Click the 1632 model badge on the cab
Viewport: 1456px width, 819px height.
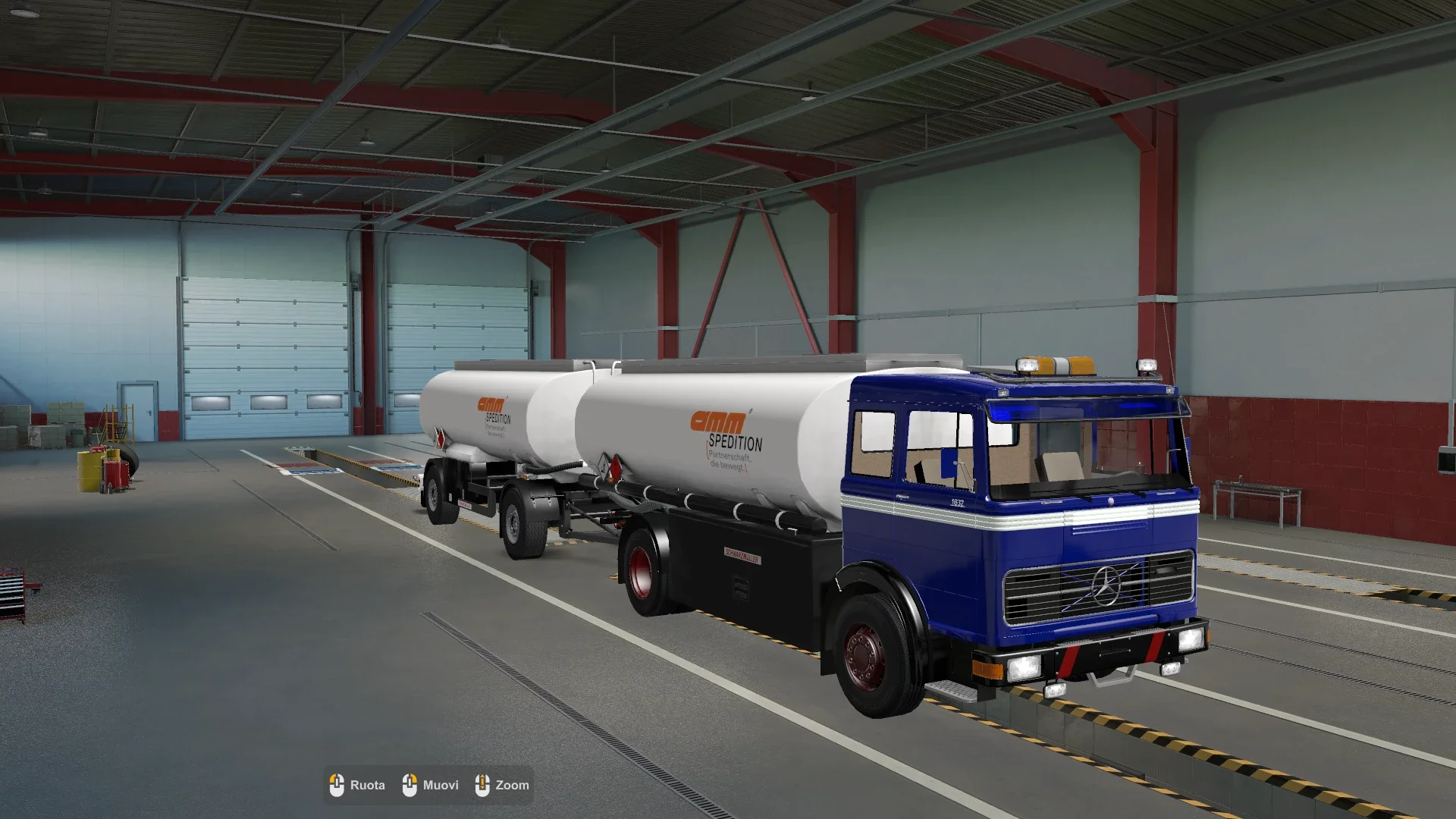(958, 502)
